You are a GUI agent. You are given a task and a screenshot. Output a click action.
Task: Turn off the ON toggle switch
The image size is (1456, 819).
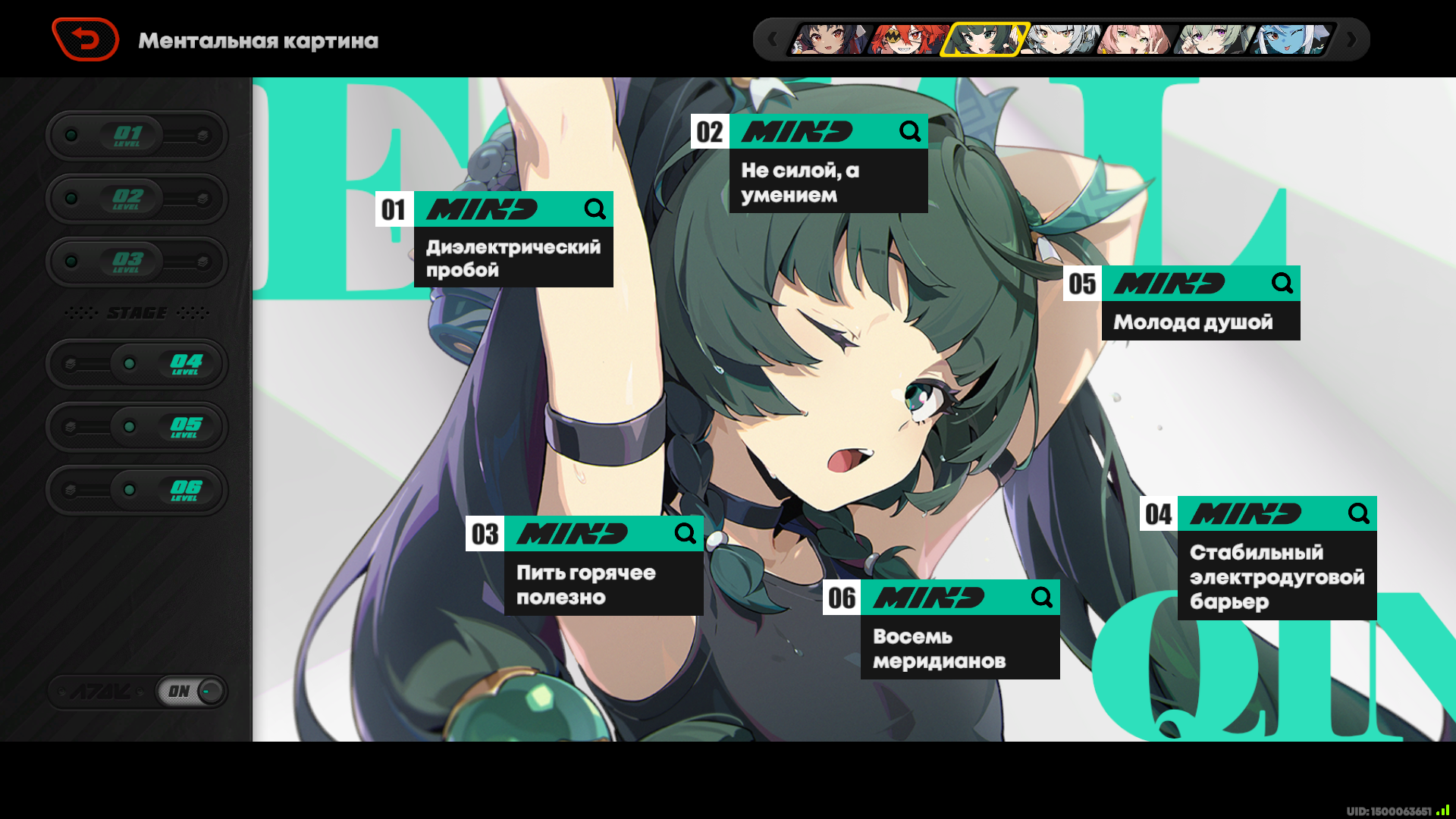(191, 691)
